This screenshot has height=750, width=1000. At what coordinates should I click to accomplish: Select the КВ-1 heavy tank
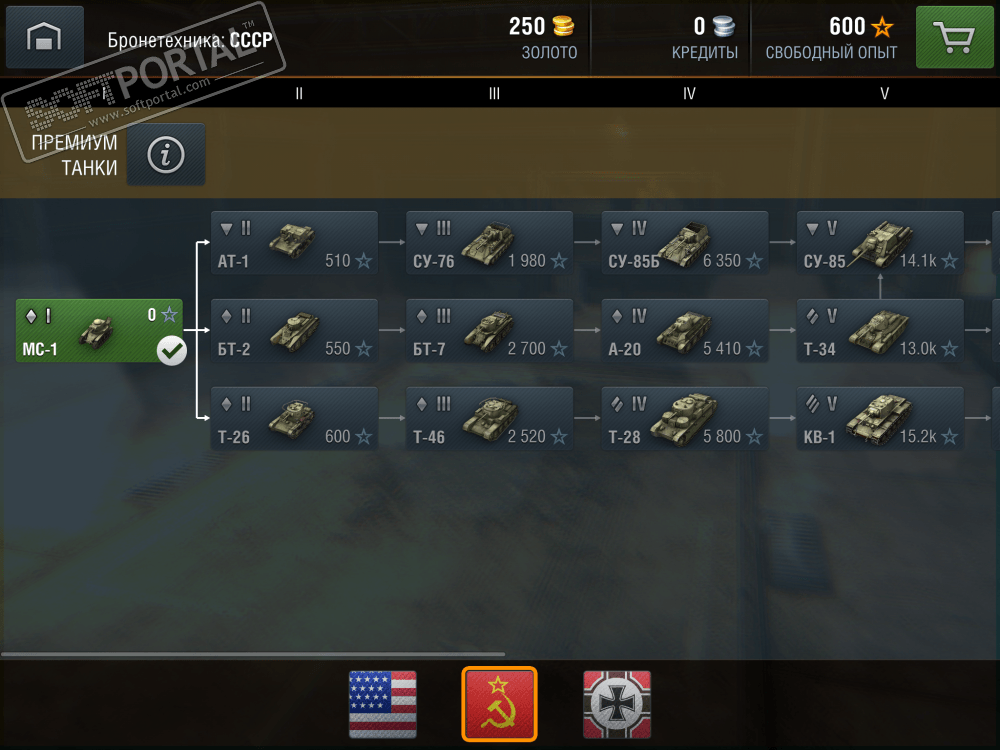pos(880,419)
